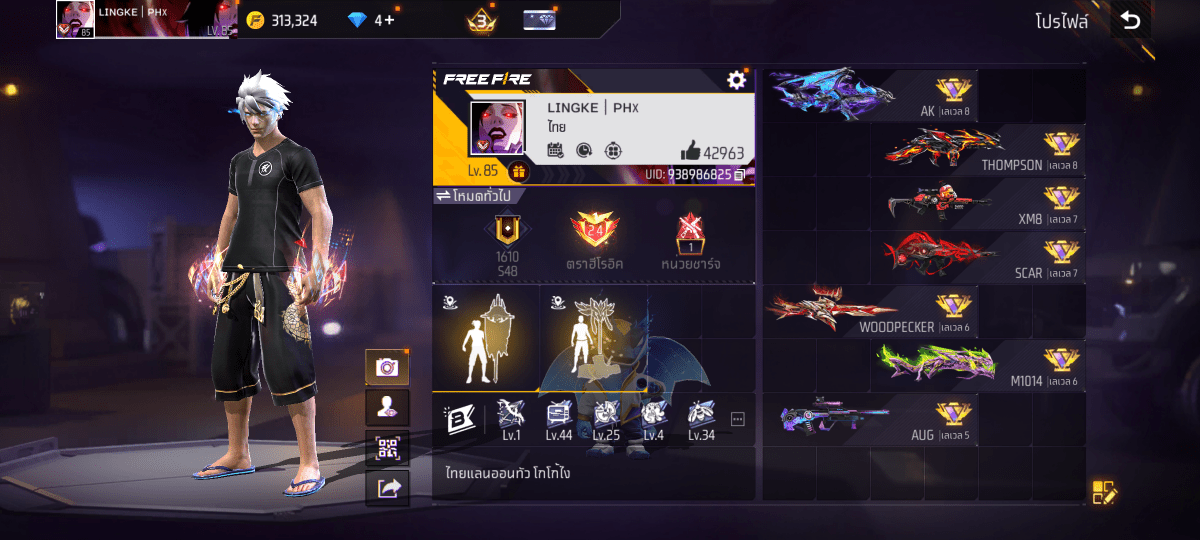
Task: Edit the weapon showcase with bottom-right edit icon
Action: (1103, 491)
